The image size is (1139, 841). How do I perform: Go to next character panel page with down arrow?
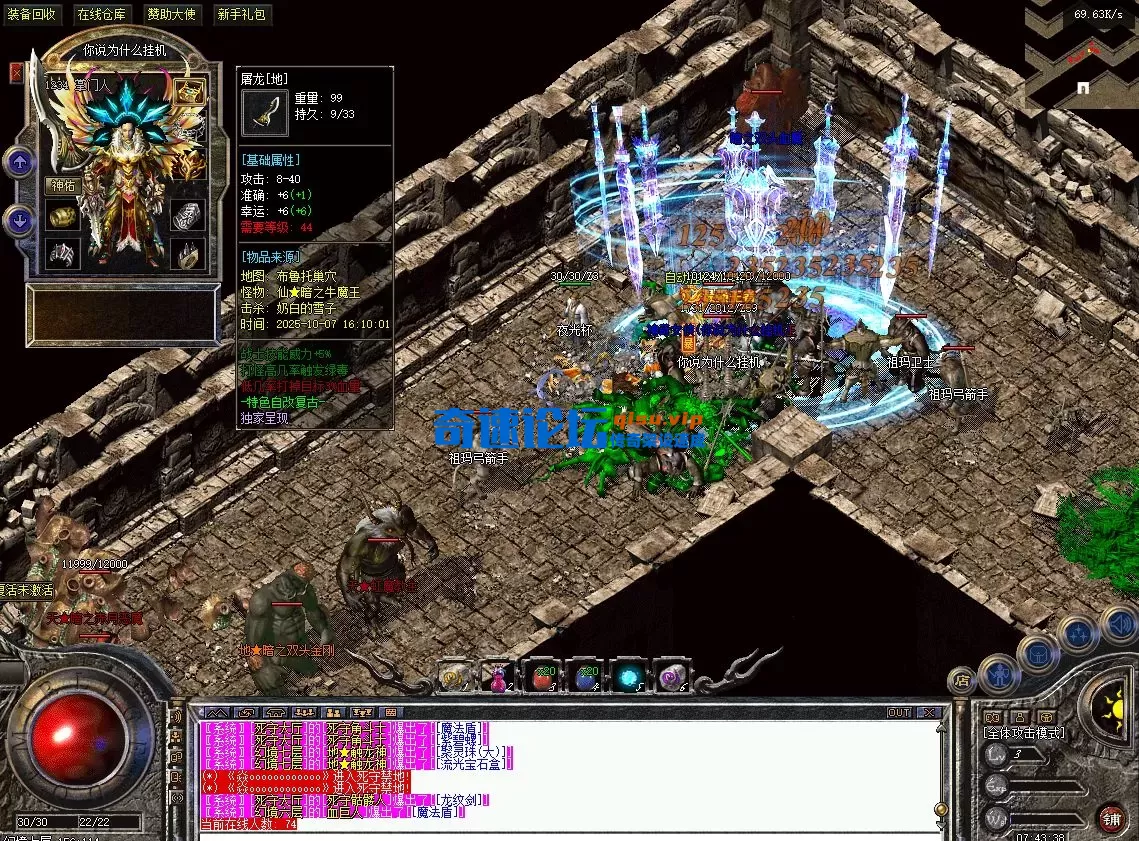[20, 219]
